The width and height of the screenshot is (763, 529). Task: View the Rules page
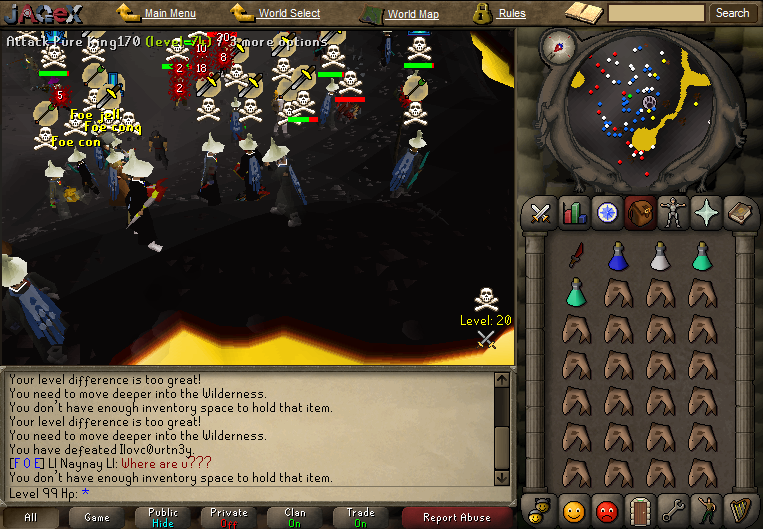[x=511, y=14]
